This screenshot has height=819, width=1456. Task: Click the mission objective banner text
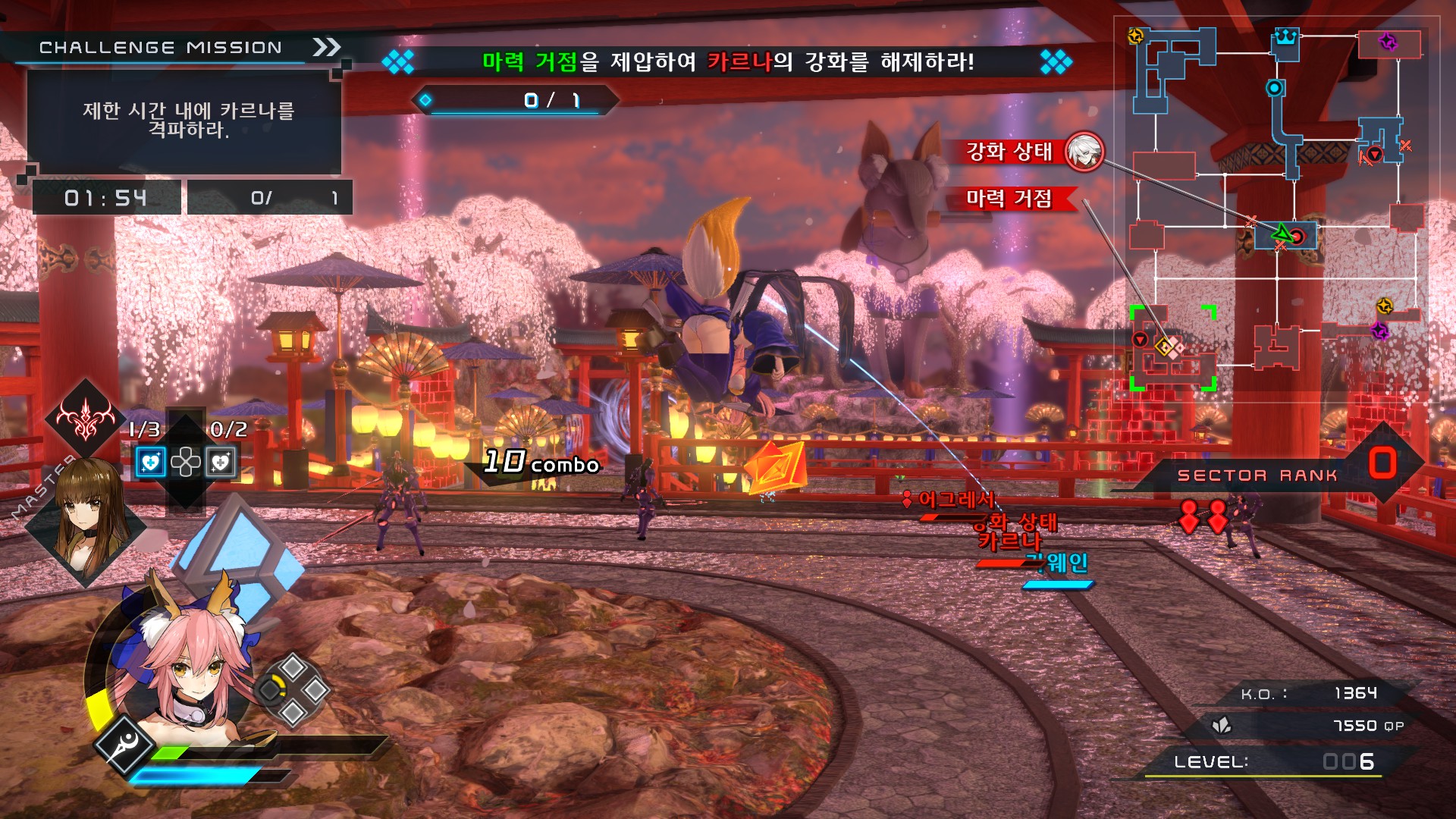click(x=727, y=61)
